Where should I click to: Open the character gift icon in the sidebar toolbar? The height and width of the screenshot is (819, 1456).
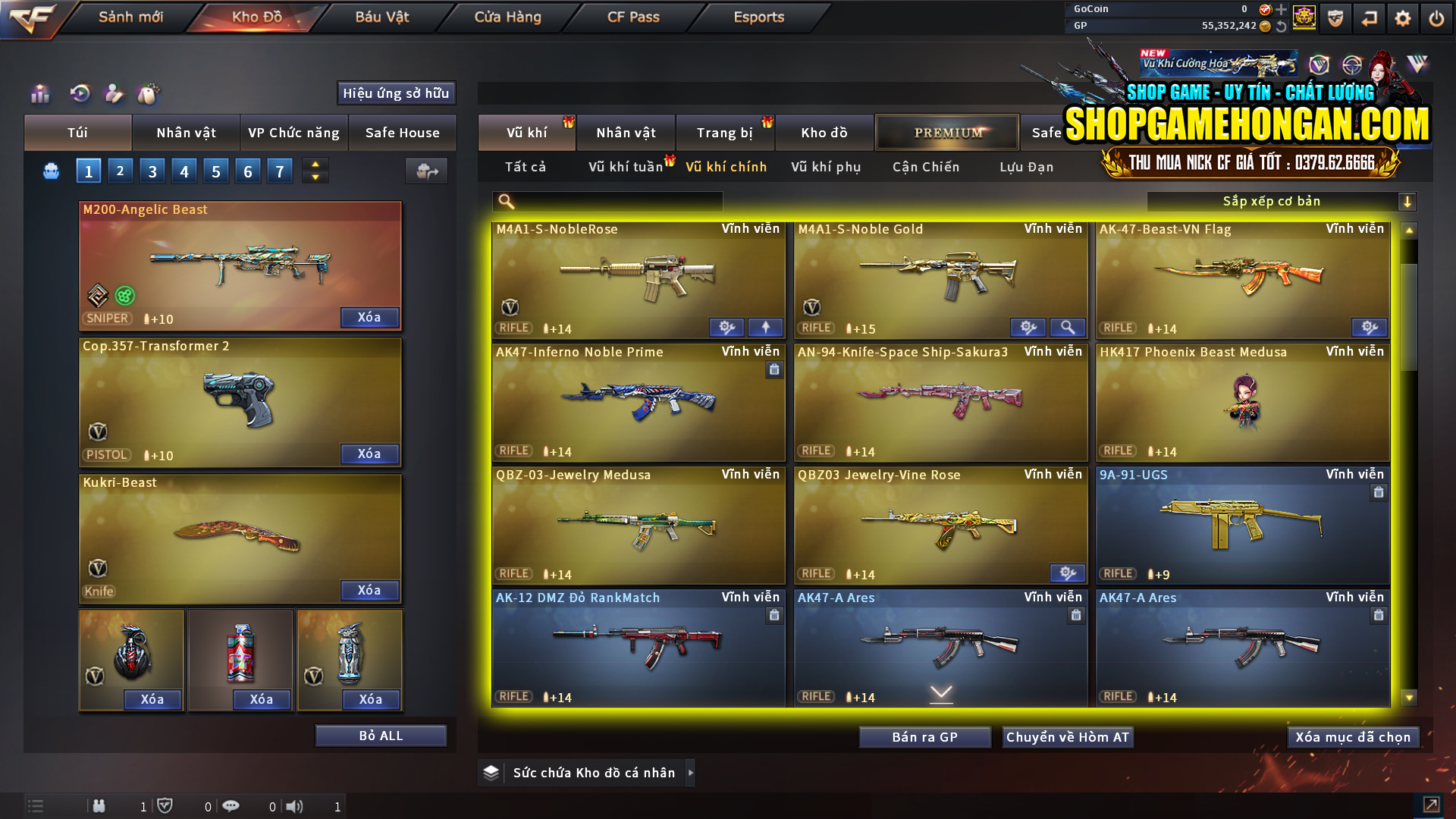pos(115,94)
